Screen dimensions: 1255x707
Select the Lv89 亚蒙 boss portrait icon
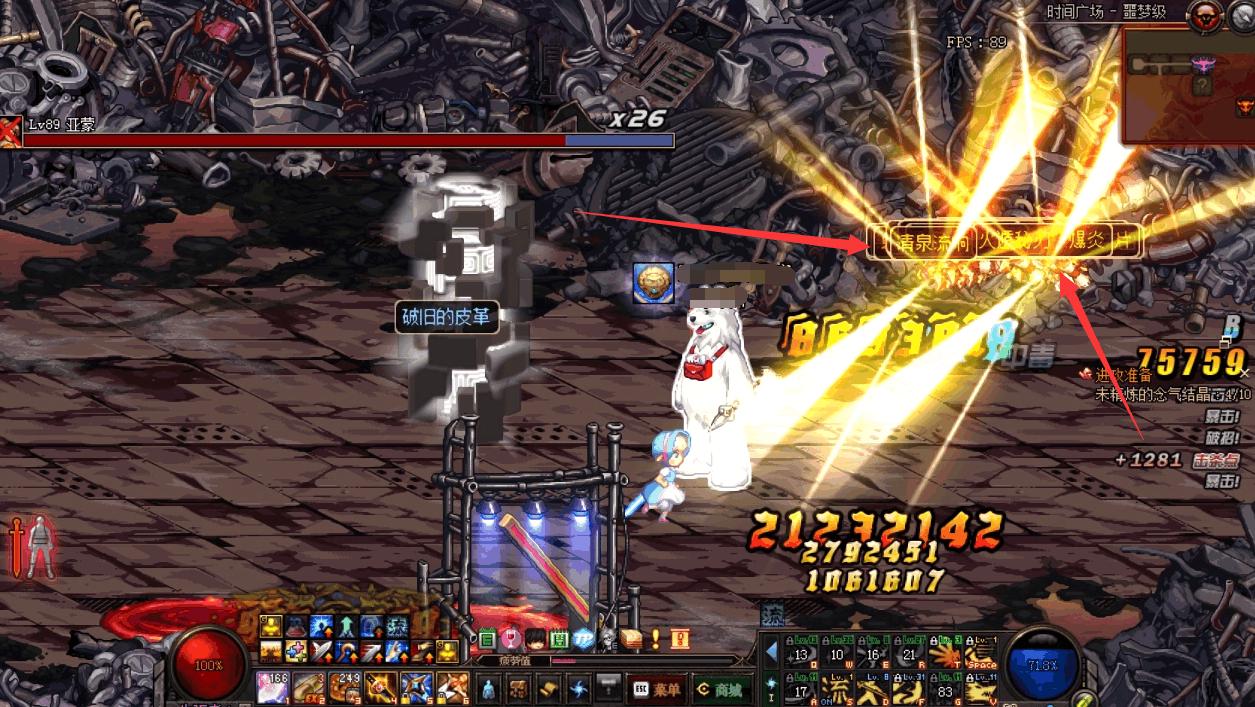[x=10, y=131]
